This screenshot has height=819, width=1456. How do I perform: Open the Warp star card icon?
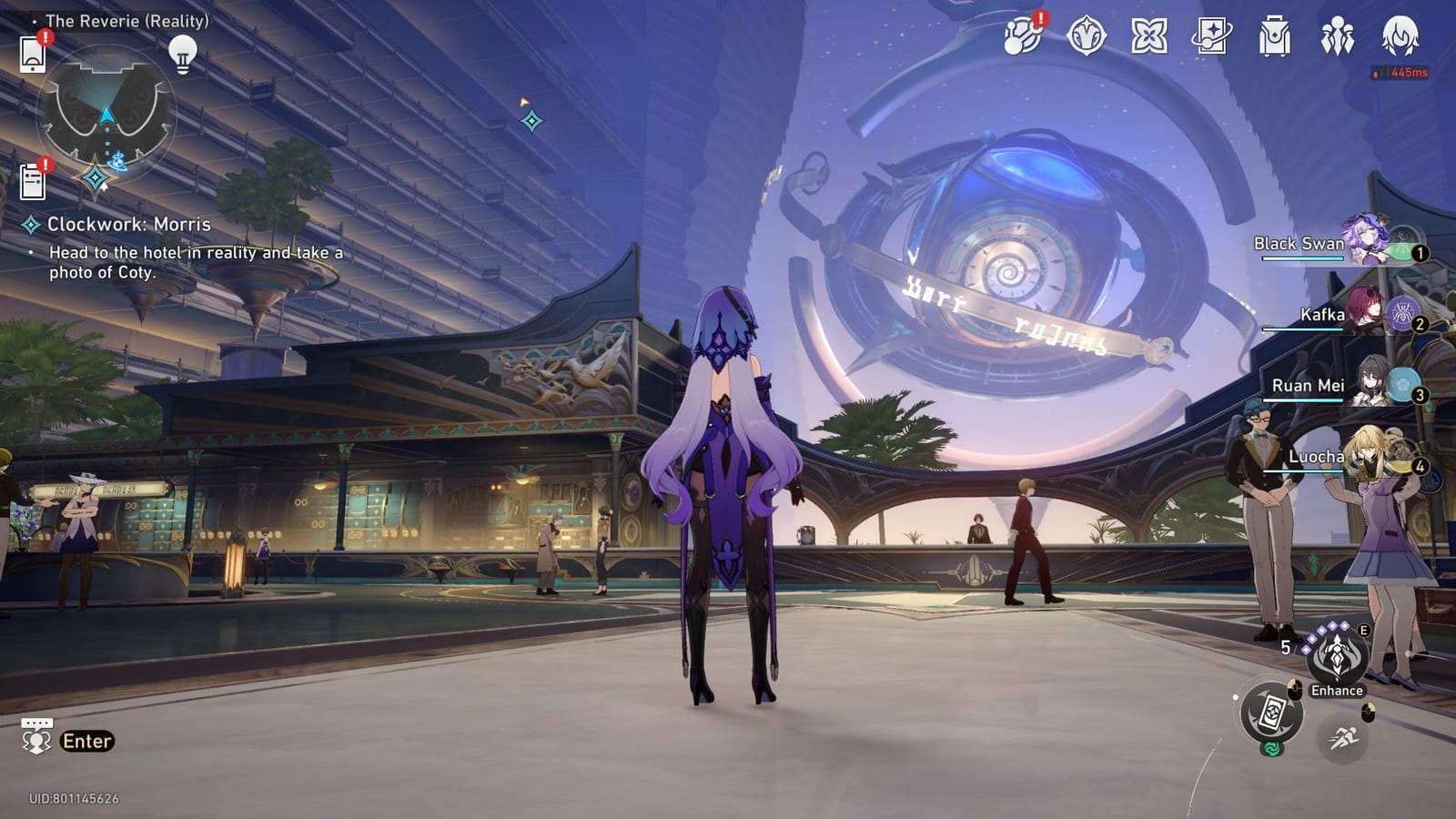[1211, 37]
